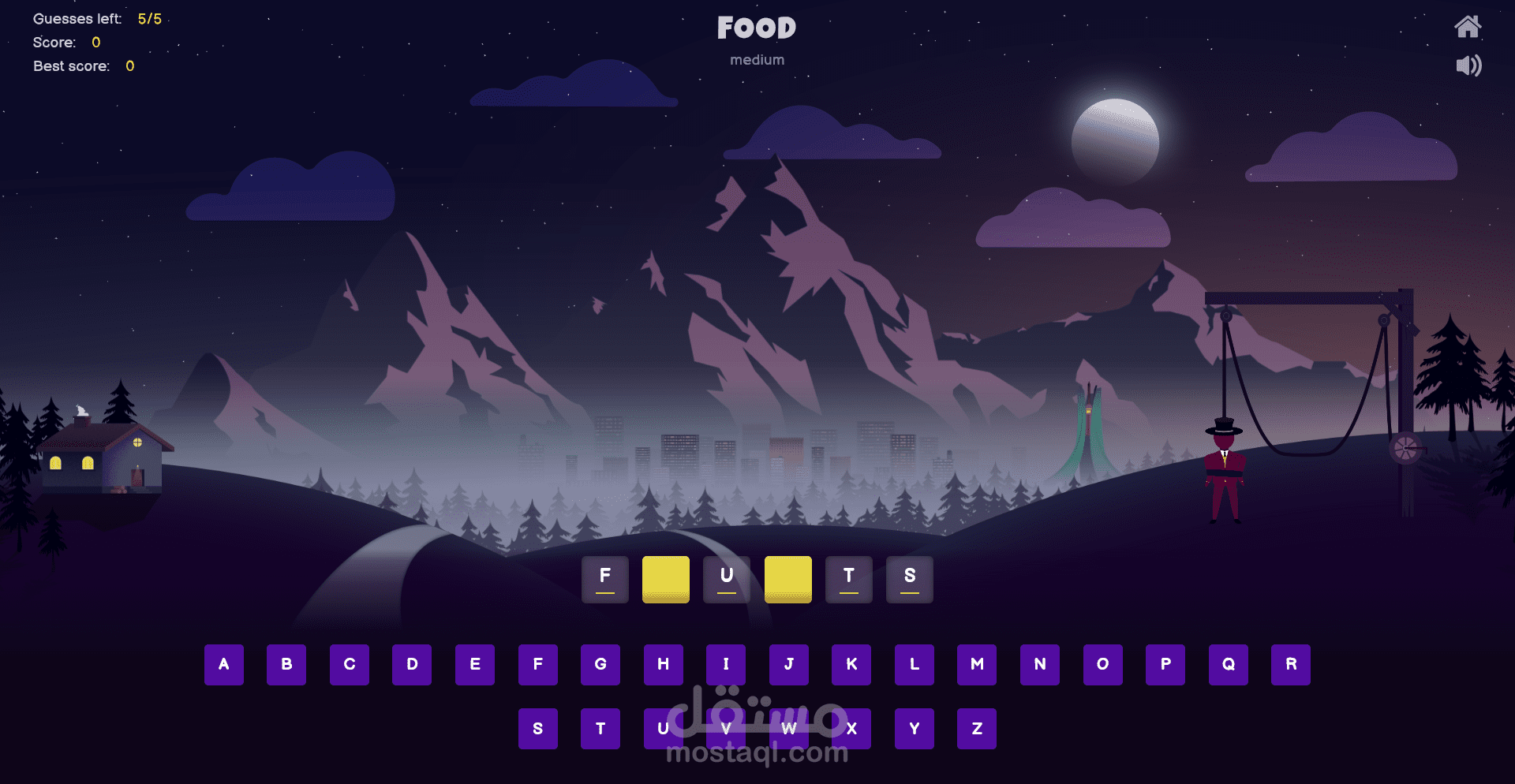The image size is (1515, 784).
Task: Choose letter E on the keyboard
Action: point(475,664)
